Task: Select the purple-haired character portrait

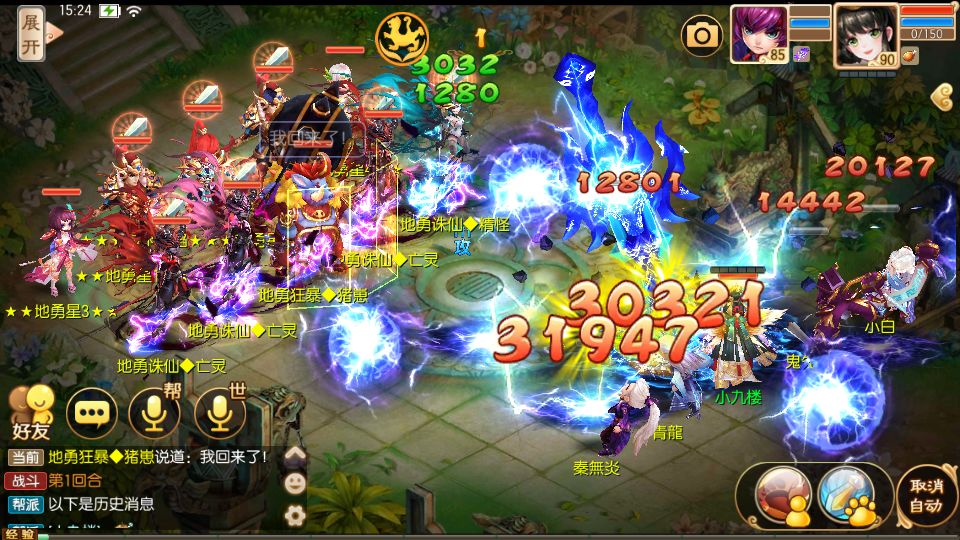Action: click(758, 31)
